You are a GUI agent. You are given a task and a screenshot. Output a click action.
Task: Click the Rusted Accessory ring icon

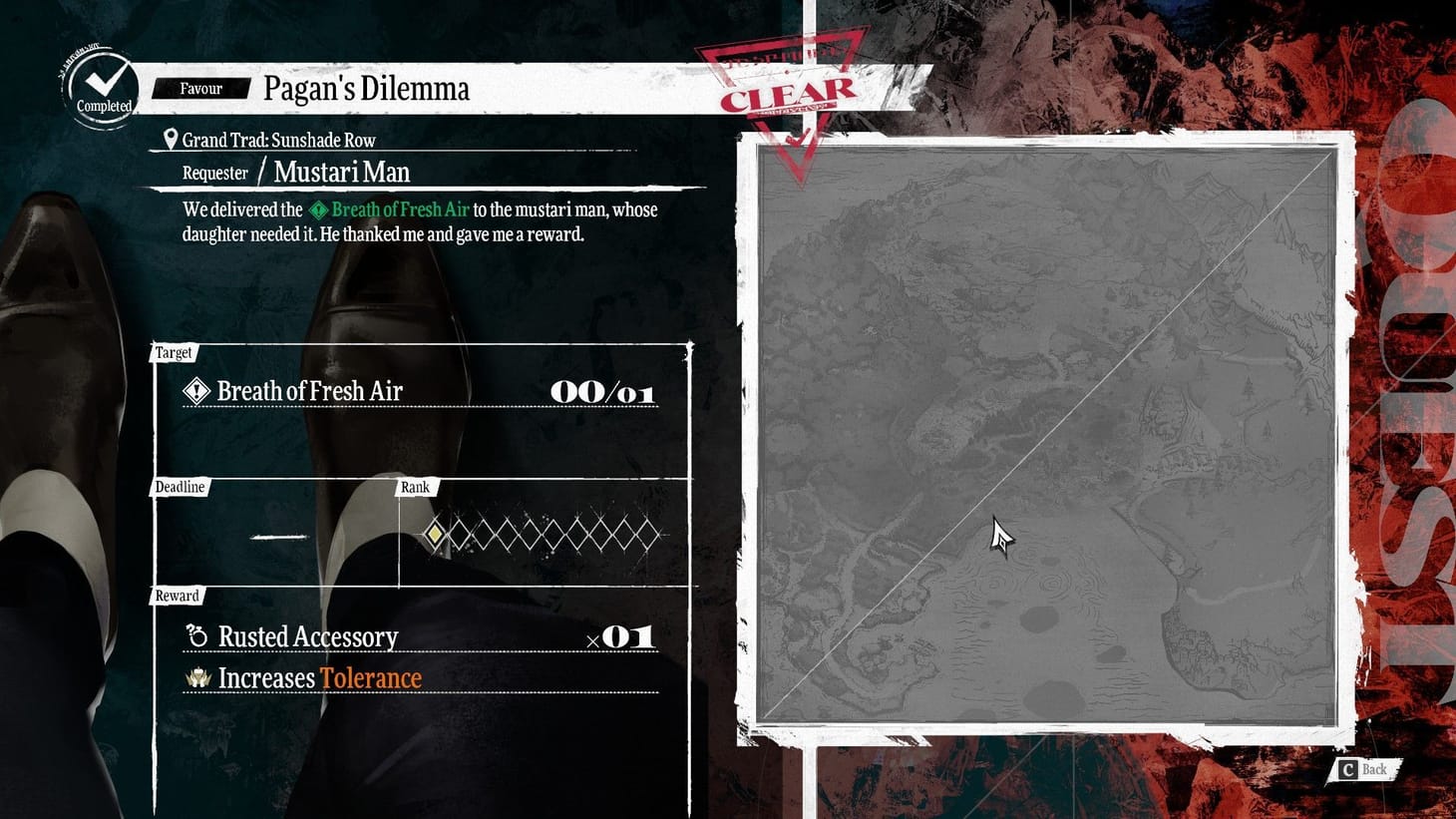pyautogui.click(x=195, y=635)
